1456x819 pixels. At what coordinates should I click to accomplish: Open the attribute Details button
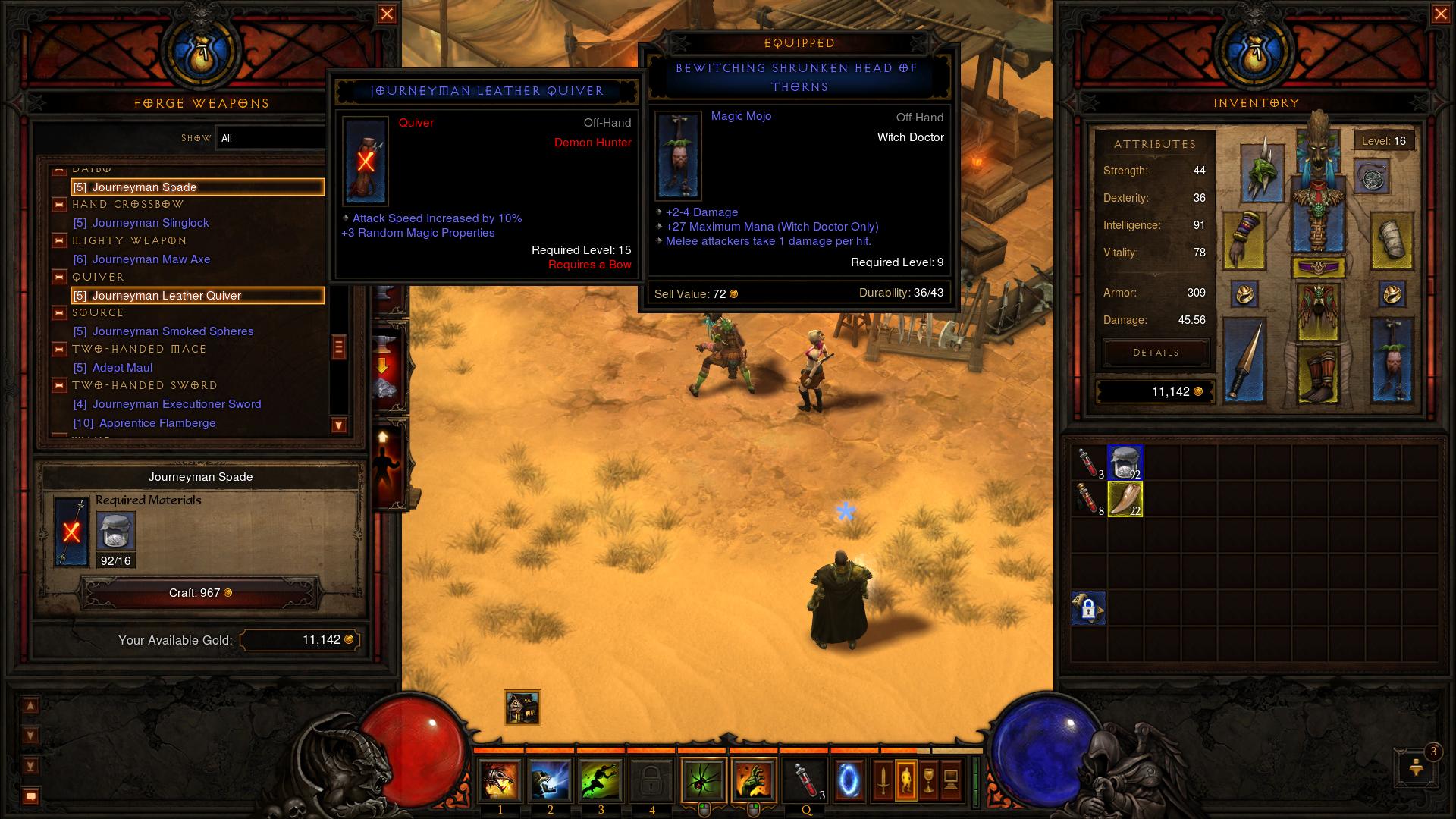pyautogui.click(x=1156, y=353)
